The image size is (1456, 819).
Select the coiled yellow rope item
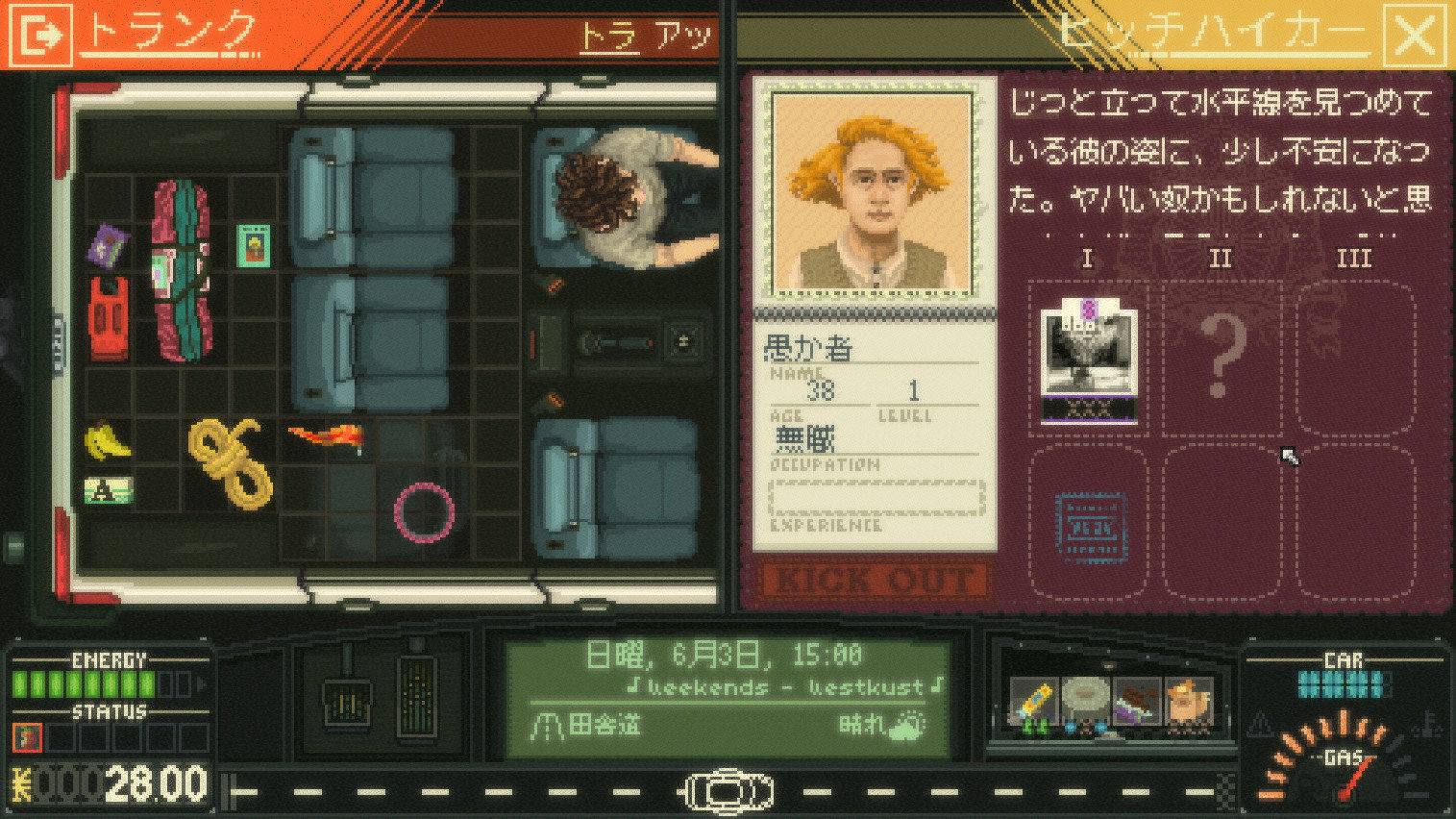(230, 461)
